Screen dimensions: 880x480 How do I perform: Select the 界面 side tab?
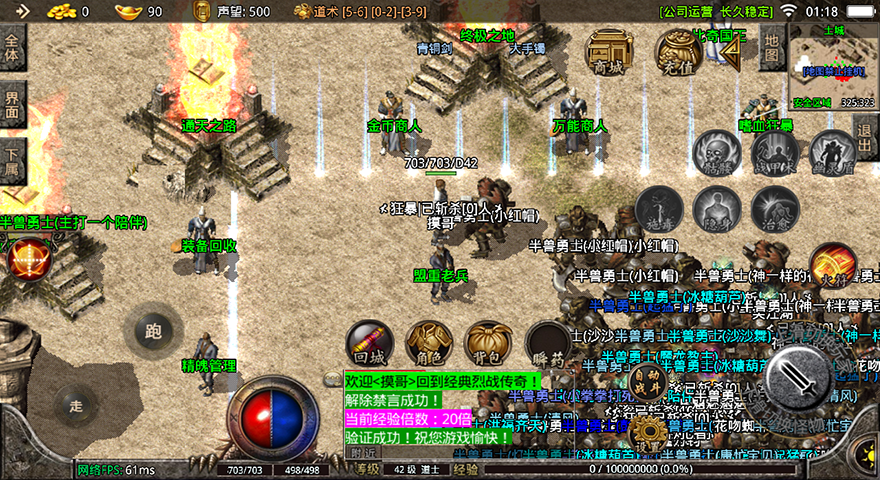13,104
